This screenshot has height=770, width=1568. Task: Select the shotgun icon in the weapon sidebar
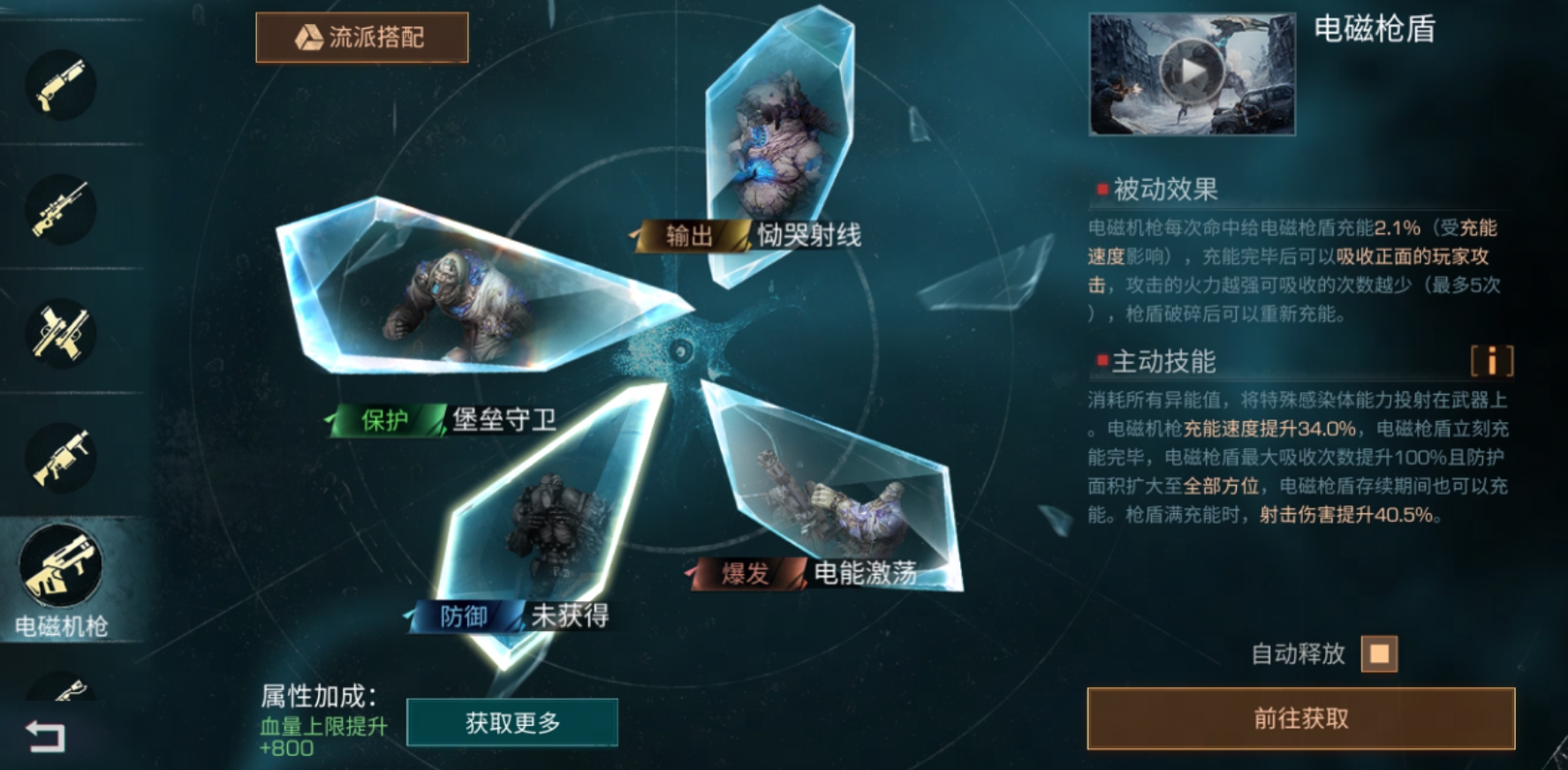pyautogui.click(x=60, y=86)
